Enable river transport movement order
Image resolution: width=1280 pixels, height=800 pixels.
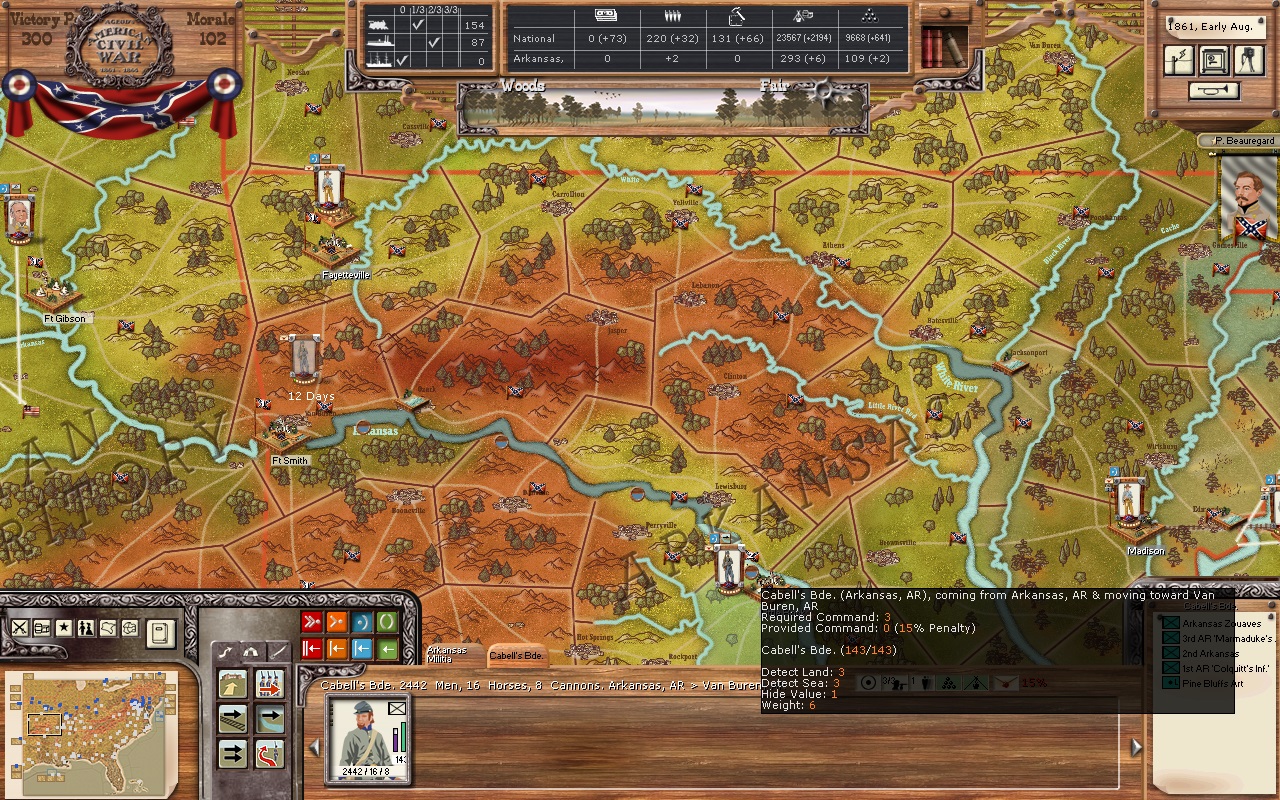point(270,719)
